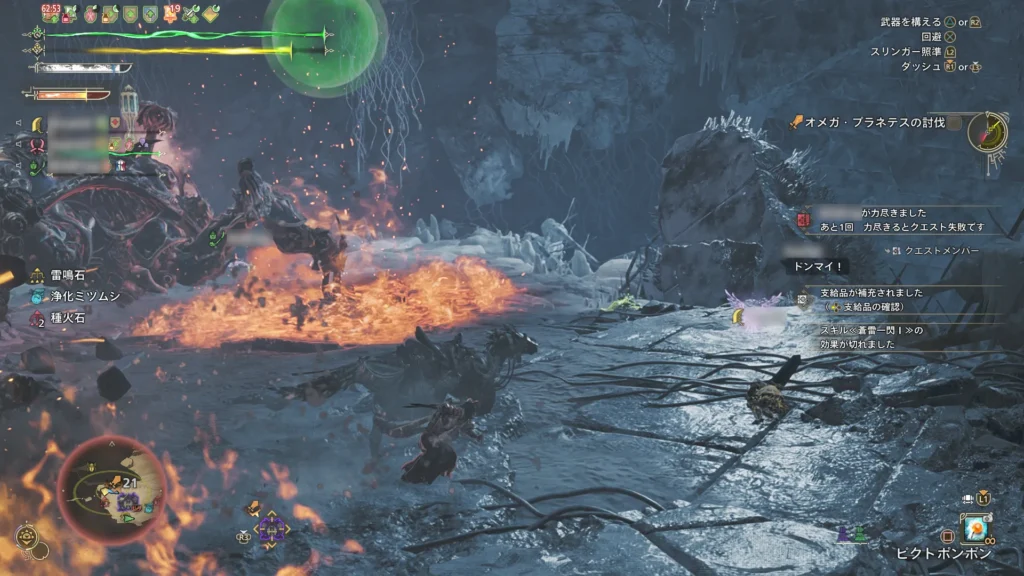Click the 蒼雷一閃 skill expired message
This screenshot has height=576, width=1024.
(x=880, y=337)
